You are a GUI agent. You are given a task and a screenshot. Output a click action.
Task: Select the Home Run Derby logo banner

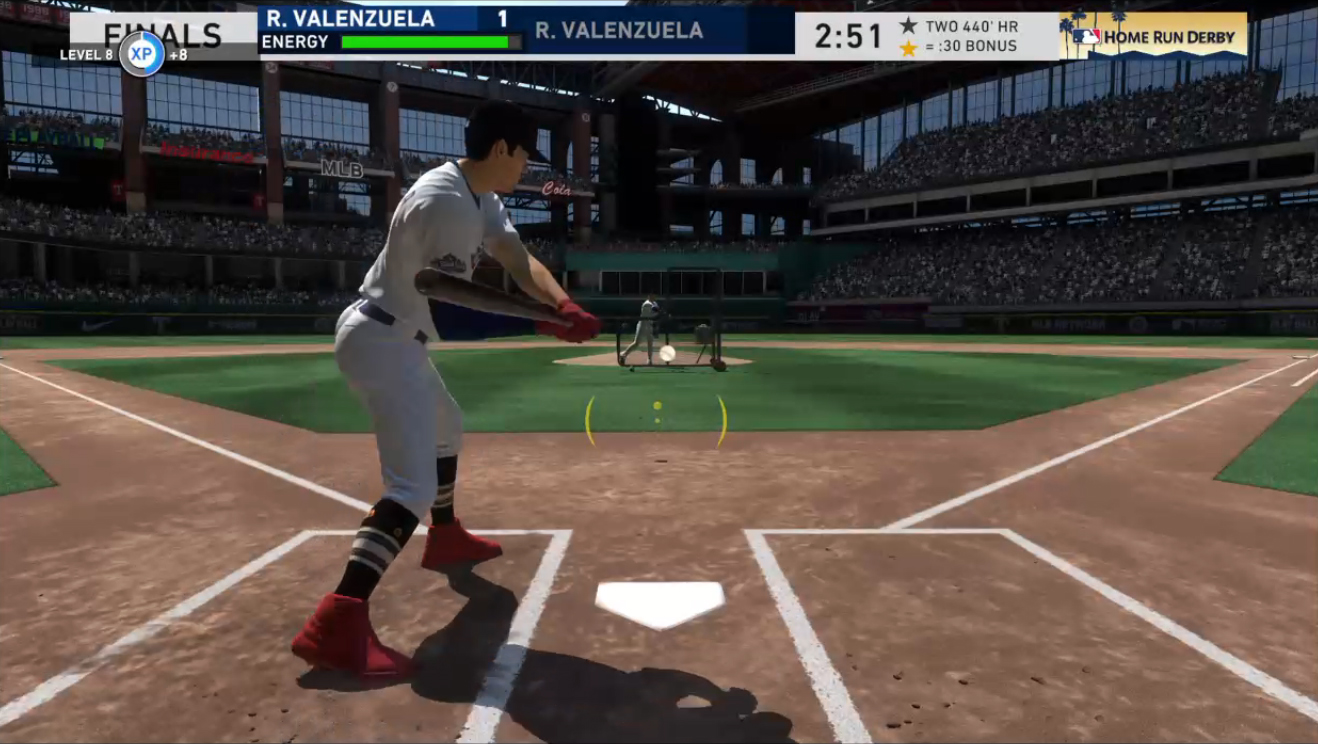[1153, 35]
